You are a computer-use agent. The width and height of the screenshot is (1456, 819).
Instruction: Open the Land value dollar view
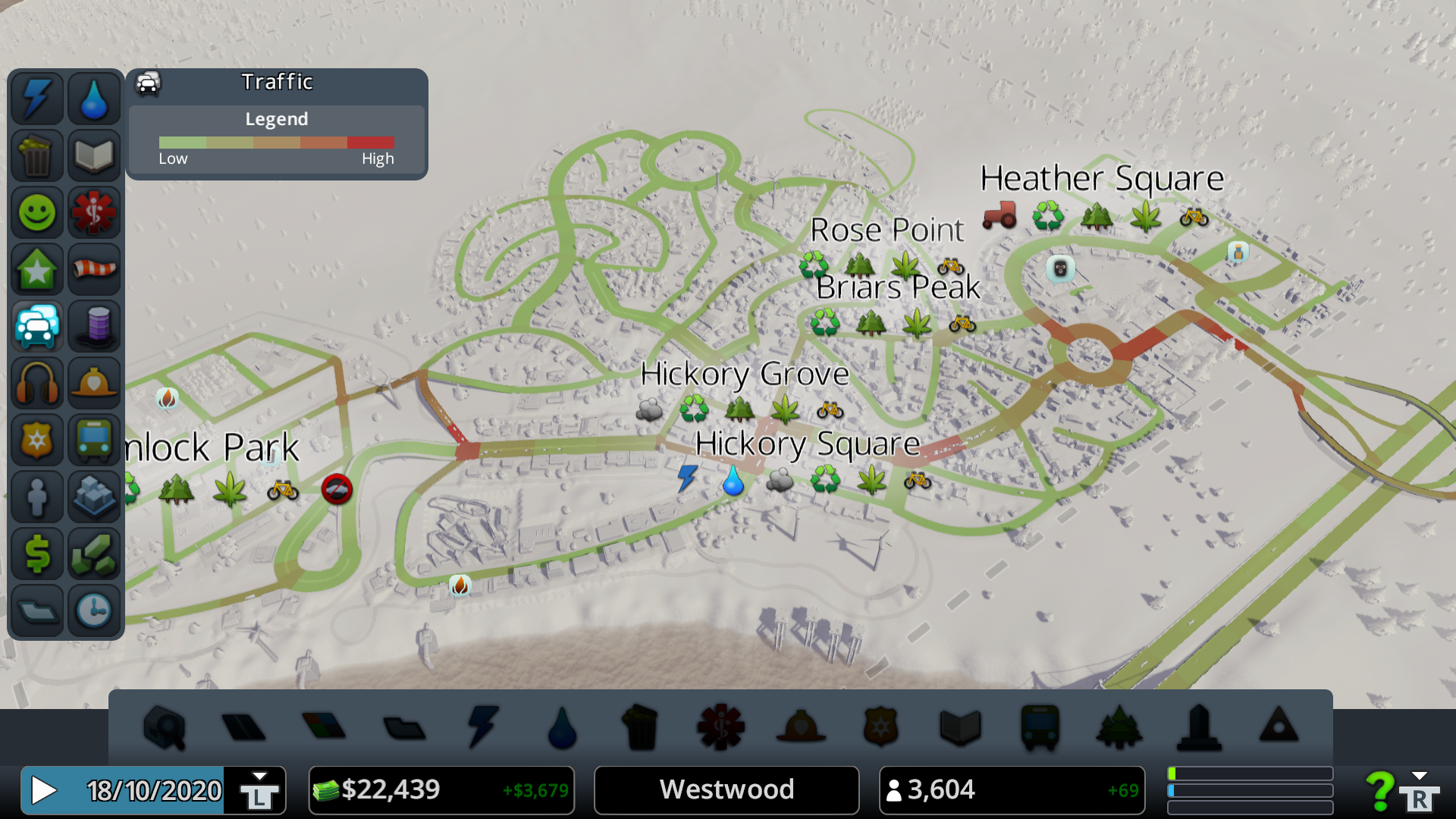[x=36, y=554]
